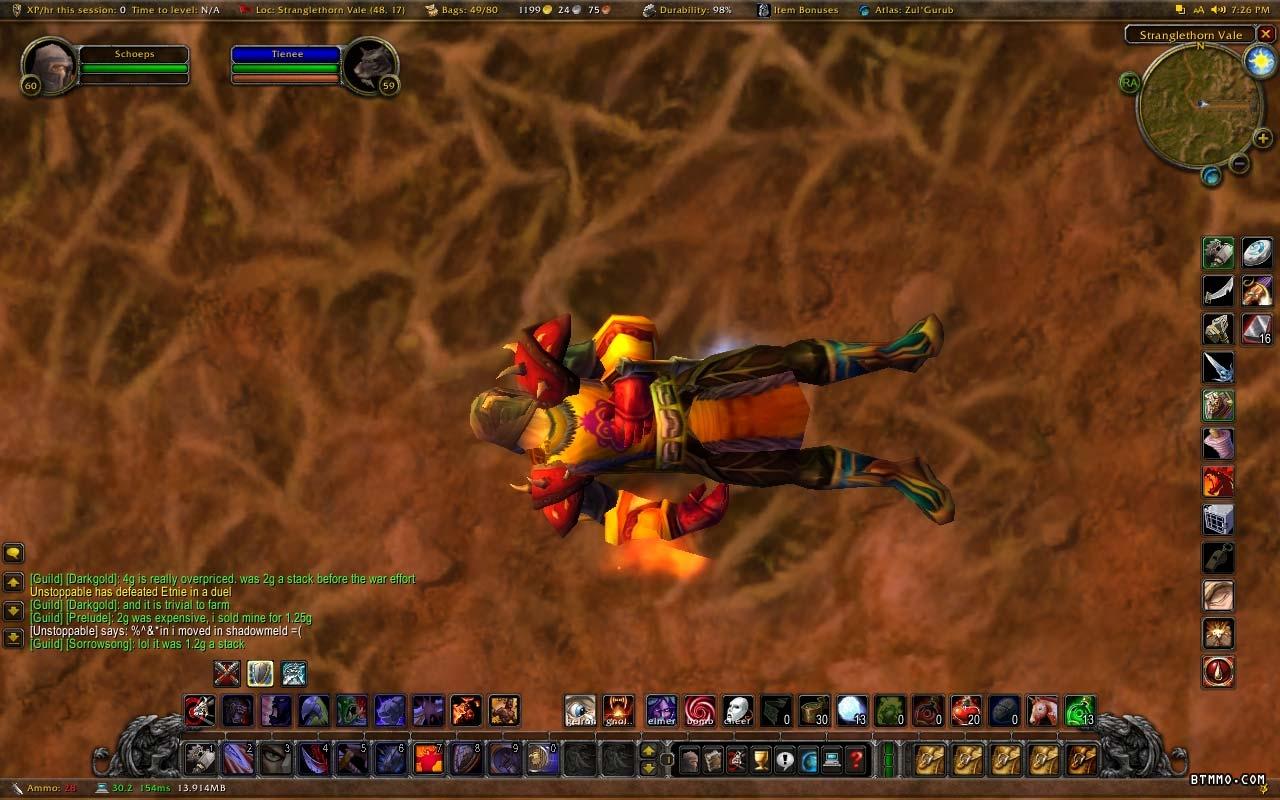Use the action bar slot 7 ability
This screenshot has width=1280, height=800.
coord(429,758)
